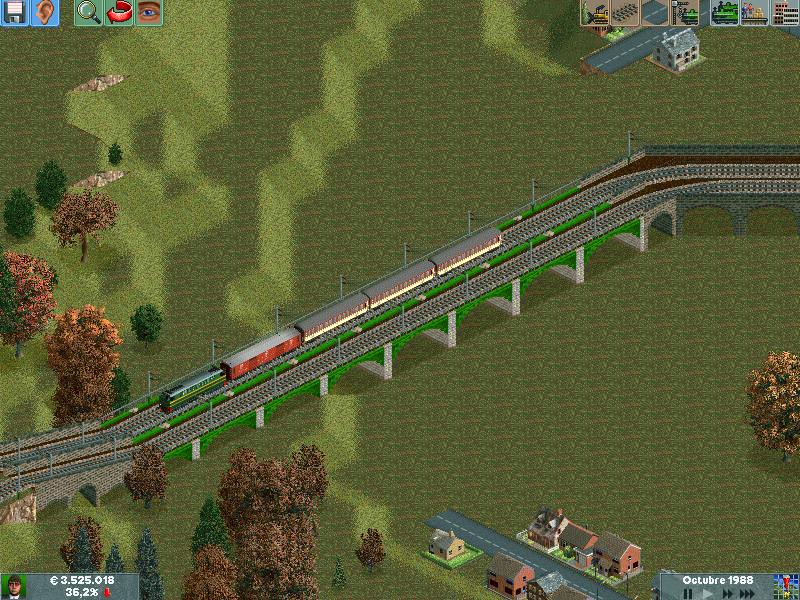Click the magnifying glass zoom tool
The width and height of the screenshot is (800, 600).
[88, 13]
